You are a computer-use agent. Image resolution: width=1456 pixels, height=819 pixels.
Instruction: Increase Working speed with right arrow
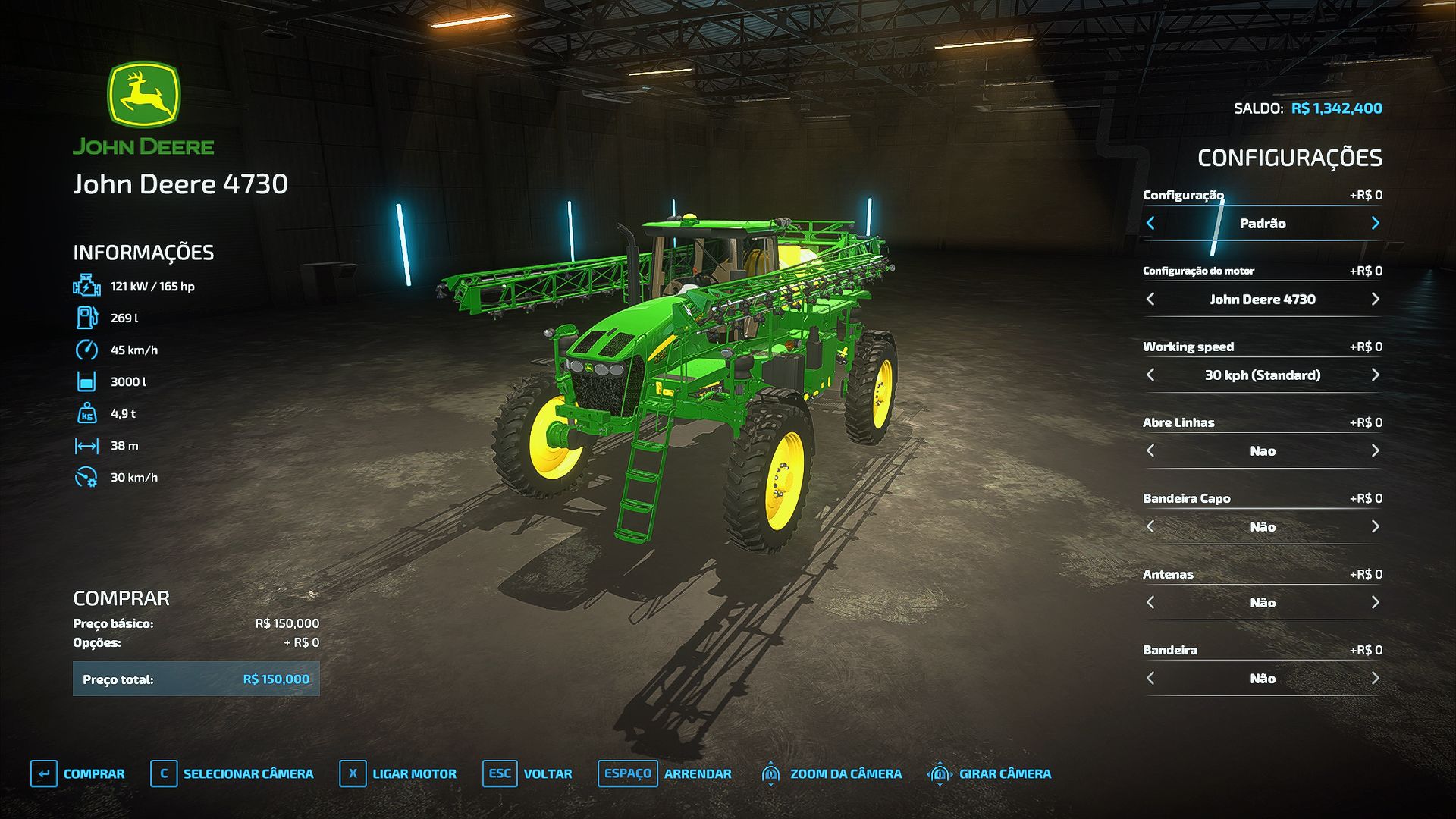(1375, 375)
